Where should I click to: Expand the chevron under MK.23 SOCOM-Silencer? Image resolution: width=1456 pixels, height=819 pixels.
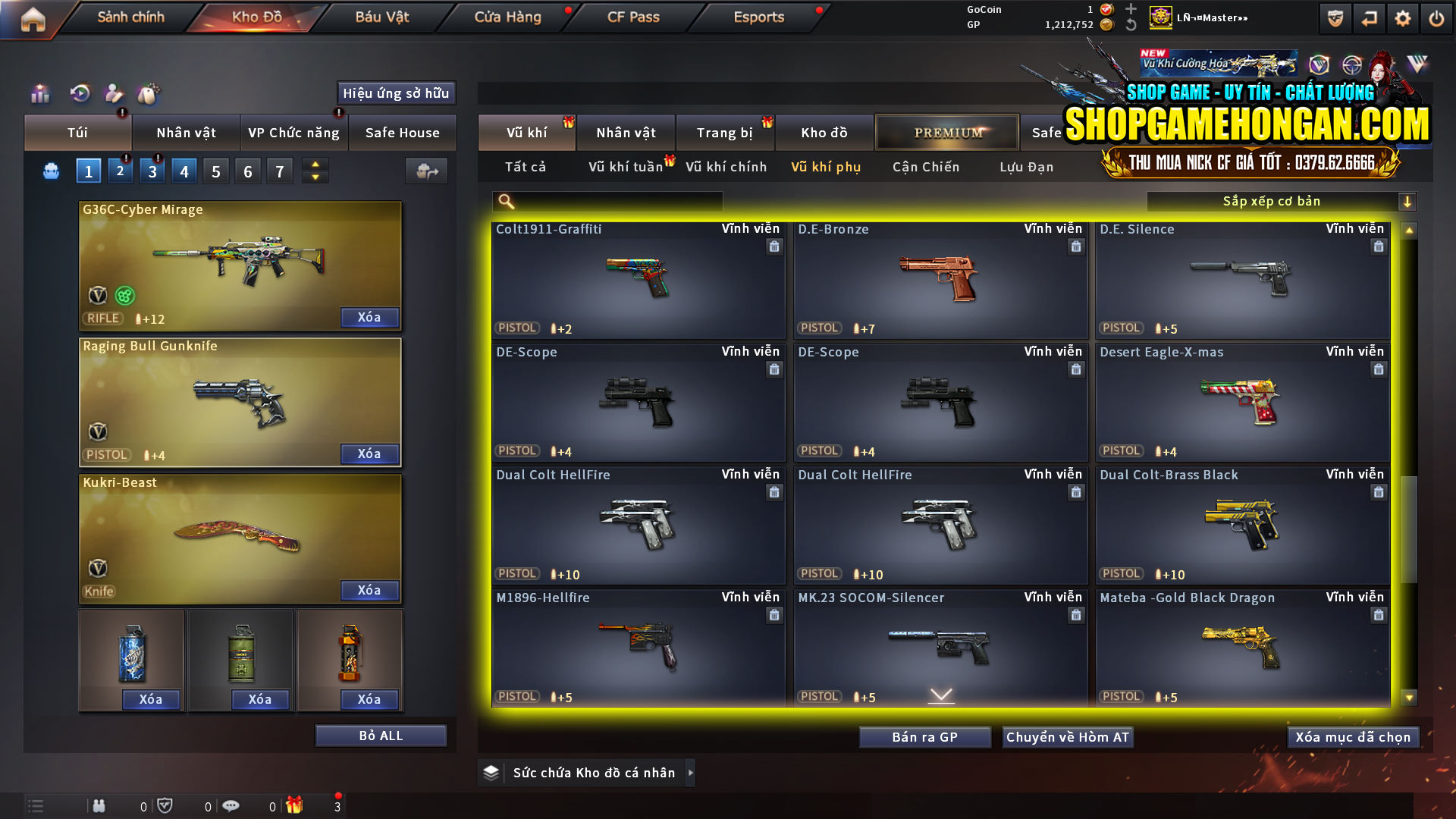tap(940, 694)
